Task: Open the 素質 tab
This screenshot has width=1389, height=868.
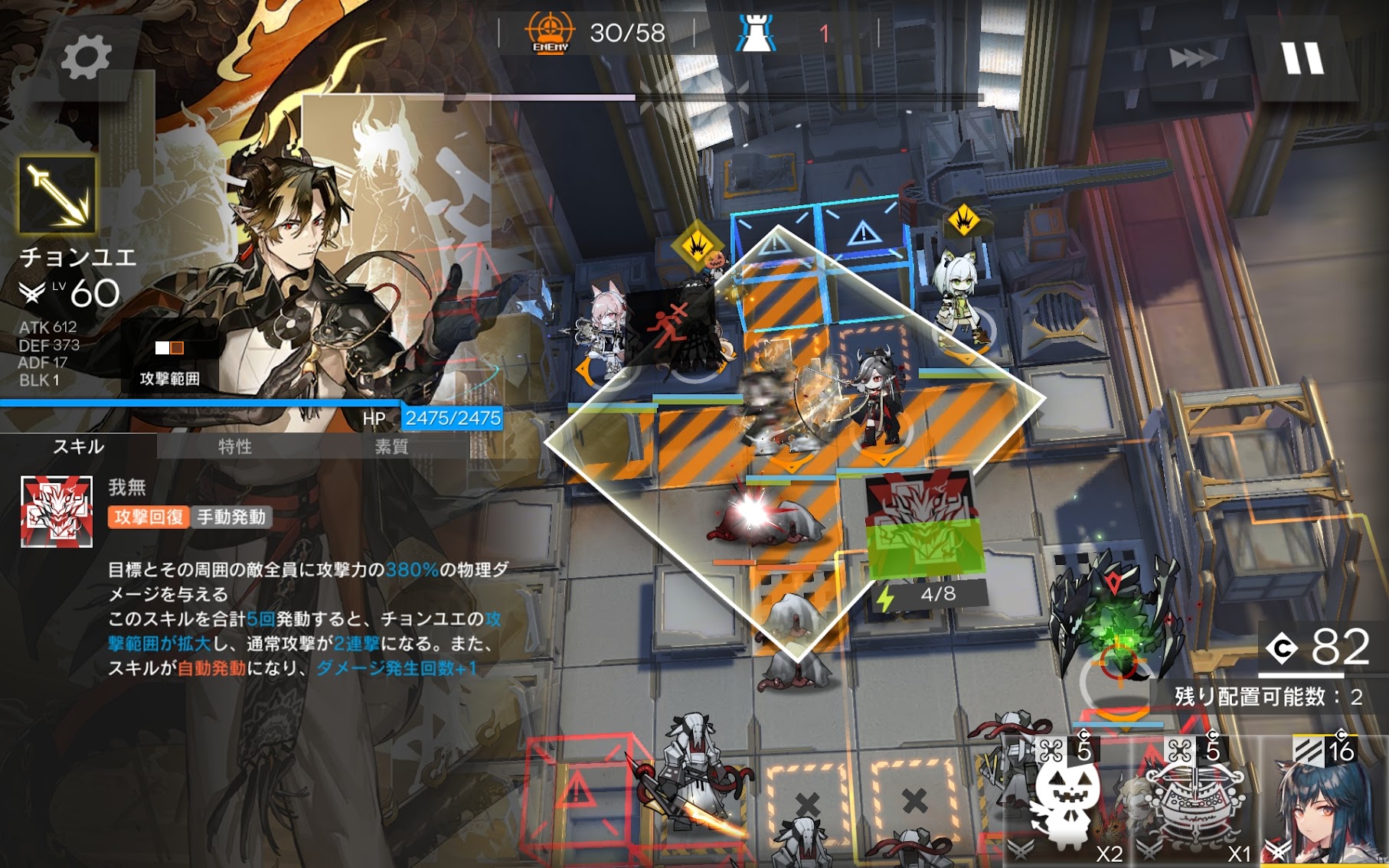Action: click(x=391, y=446)
